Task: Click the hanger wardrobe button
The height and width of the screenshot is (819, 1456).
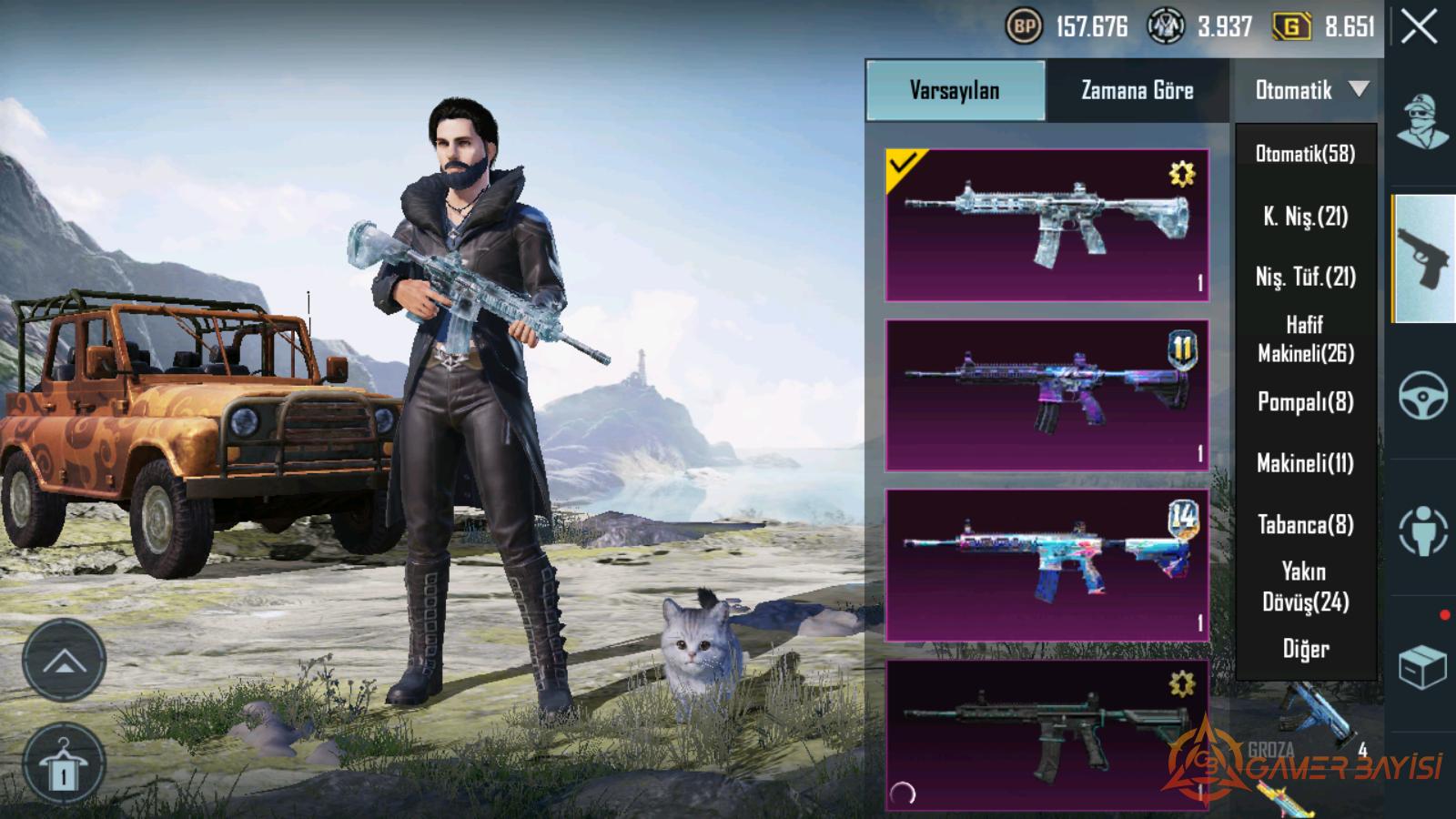Action: tap(64, 764)
